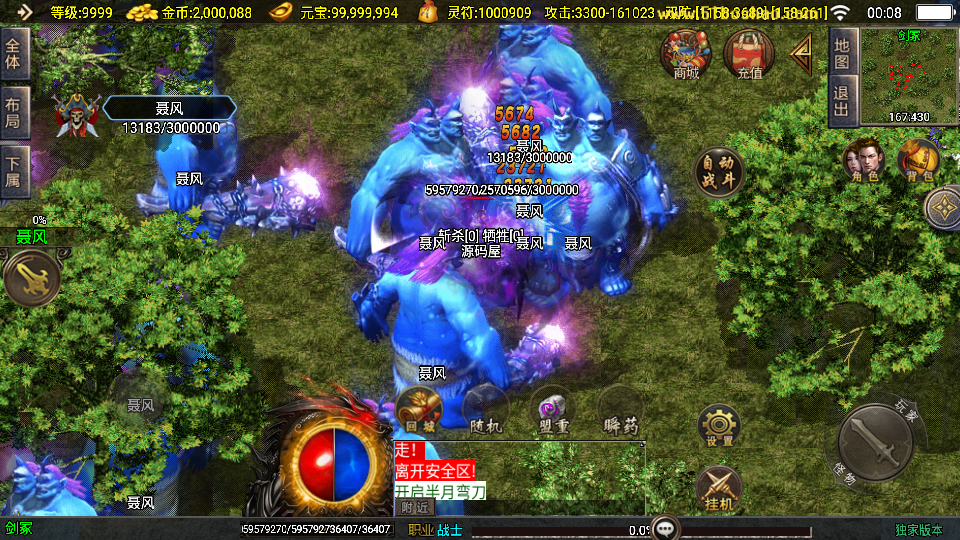
Task: Toggle the 挂机 crossed-swords auto-farm button
Action: pos(719,487)
